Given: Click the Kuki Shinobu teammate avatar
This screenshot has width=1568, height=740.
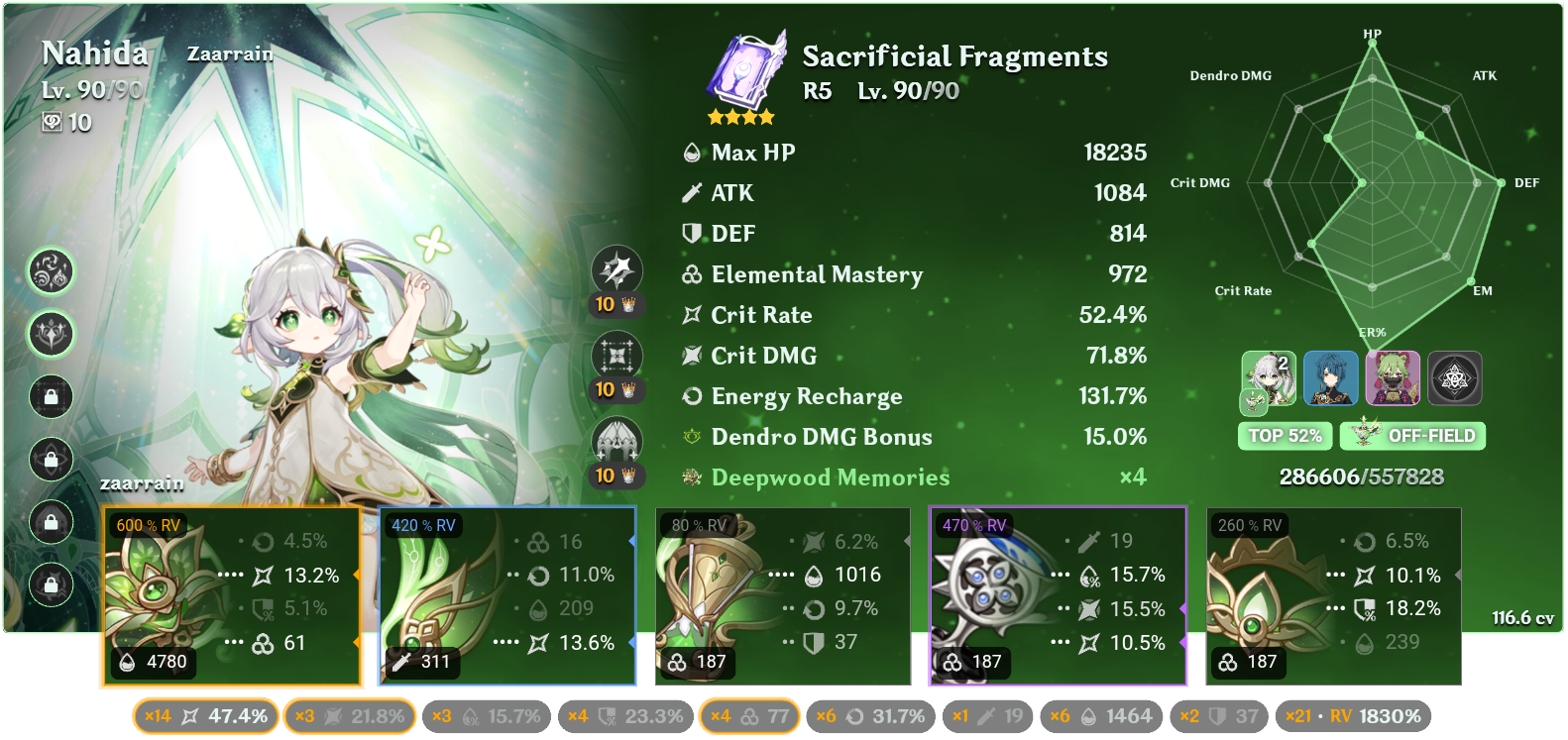Looking at the screenshot, I should [1394, 377].
